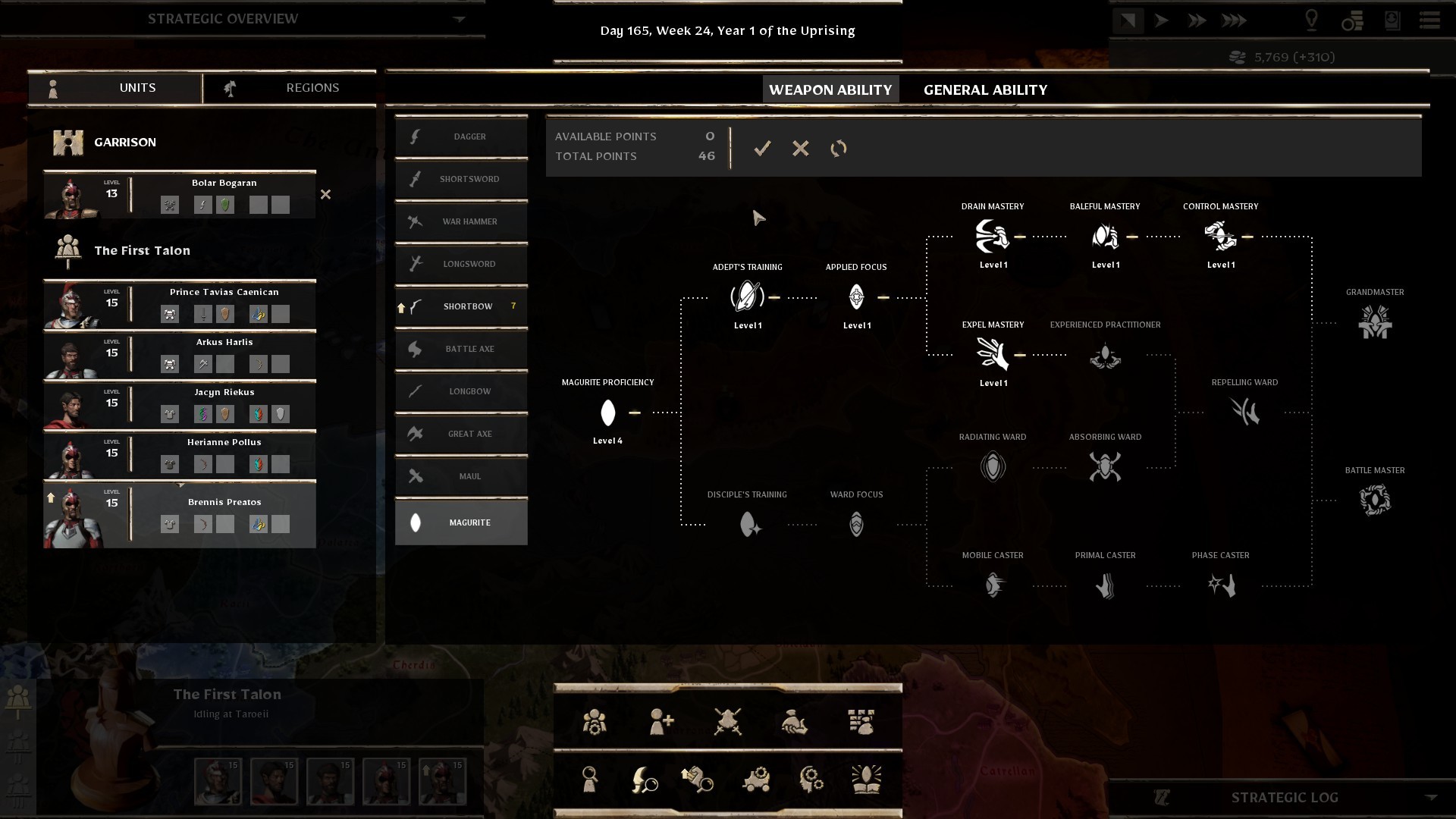The image size is (1456, 819).
Task: Click the Drain Mastery skill node
Action: [993, 234]
